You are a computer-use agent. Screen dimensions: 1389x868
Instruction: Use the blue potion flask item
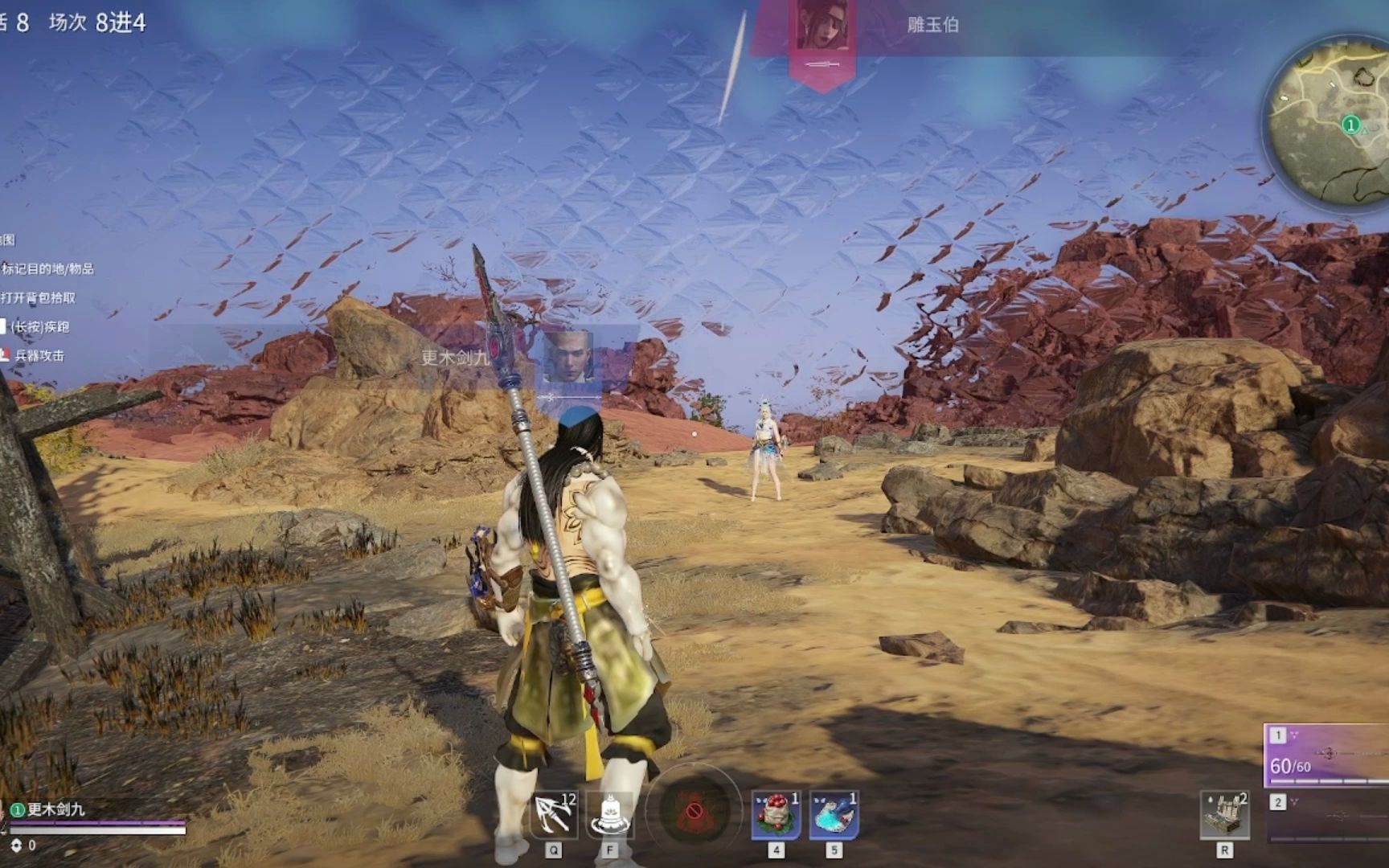pyautogui.click(x=834, y=814)
